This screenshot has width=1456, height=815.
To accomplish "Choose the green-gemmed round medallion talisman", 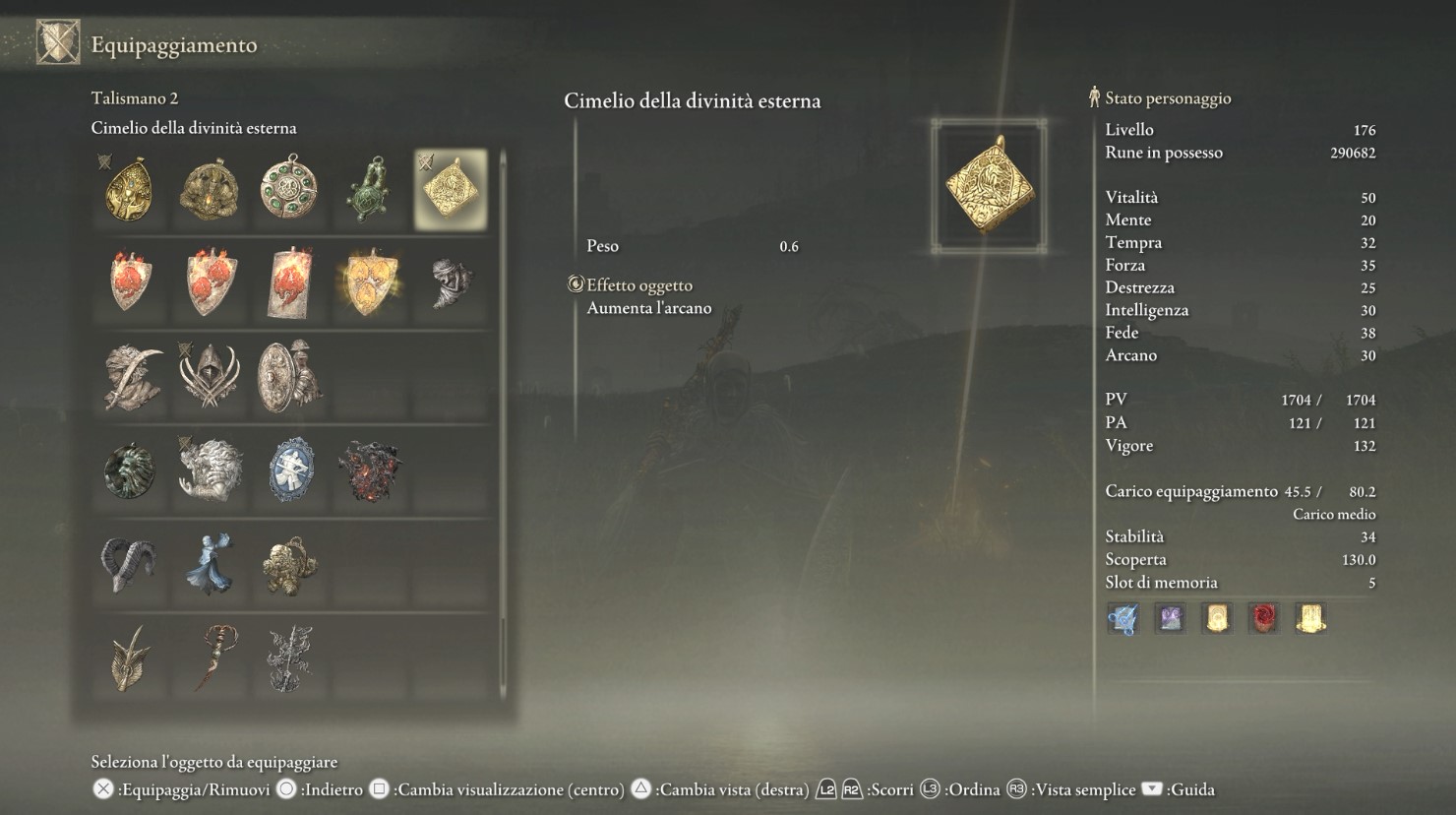I will [290, 187].
